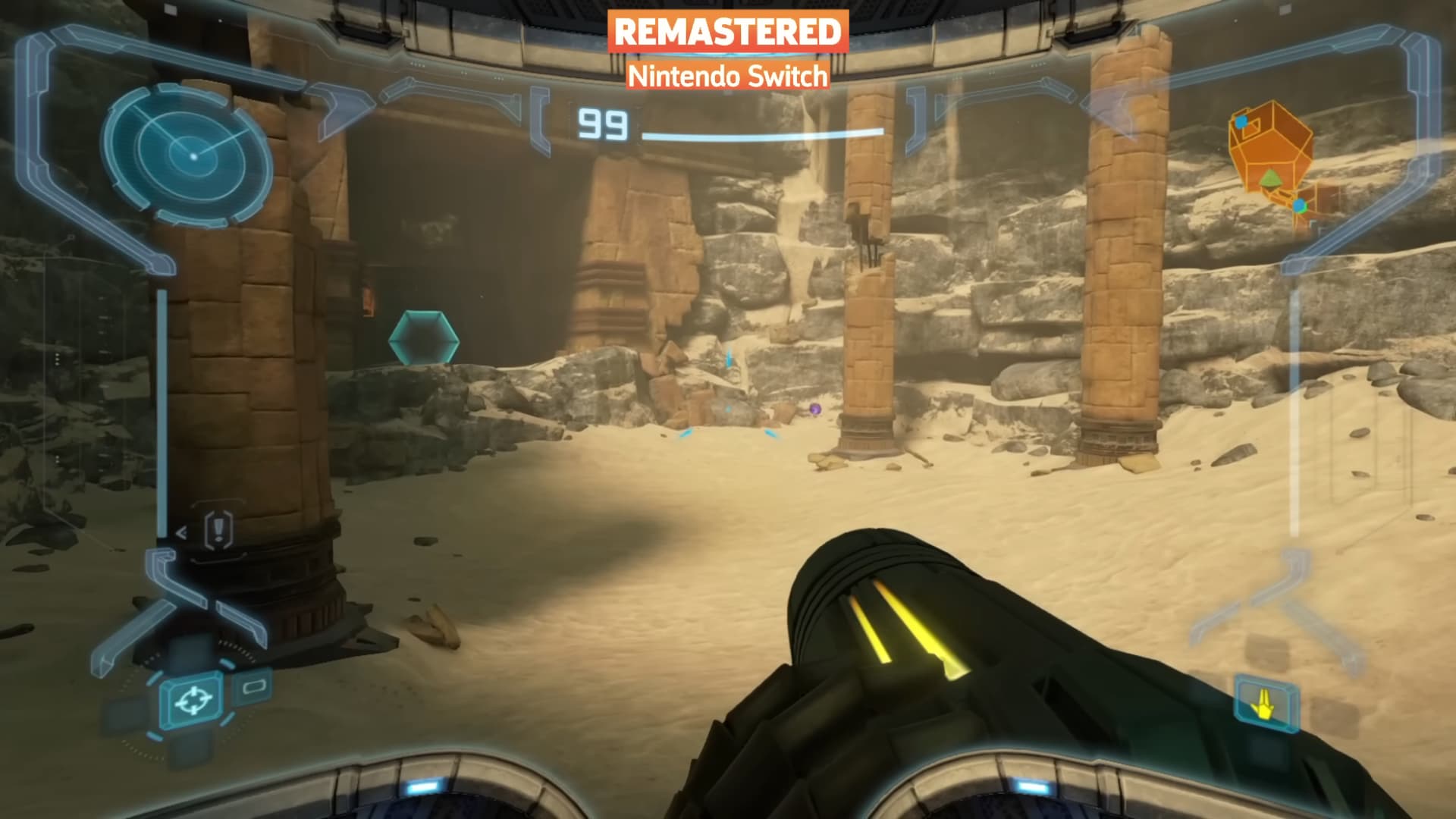This screenshot has height=819, width=1456.
Task: Select the yellow Power Beam icon
Action: coord(1266,703)
